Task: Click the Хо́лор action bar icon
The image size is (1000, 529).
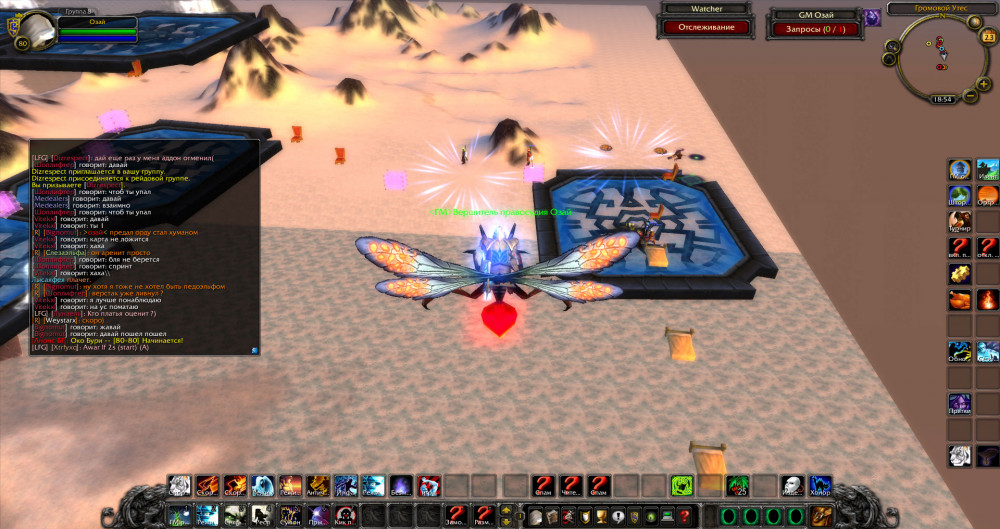Action: [x=820, y=486]
